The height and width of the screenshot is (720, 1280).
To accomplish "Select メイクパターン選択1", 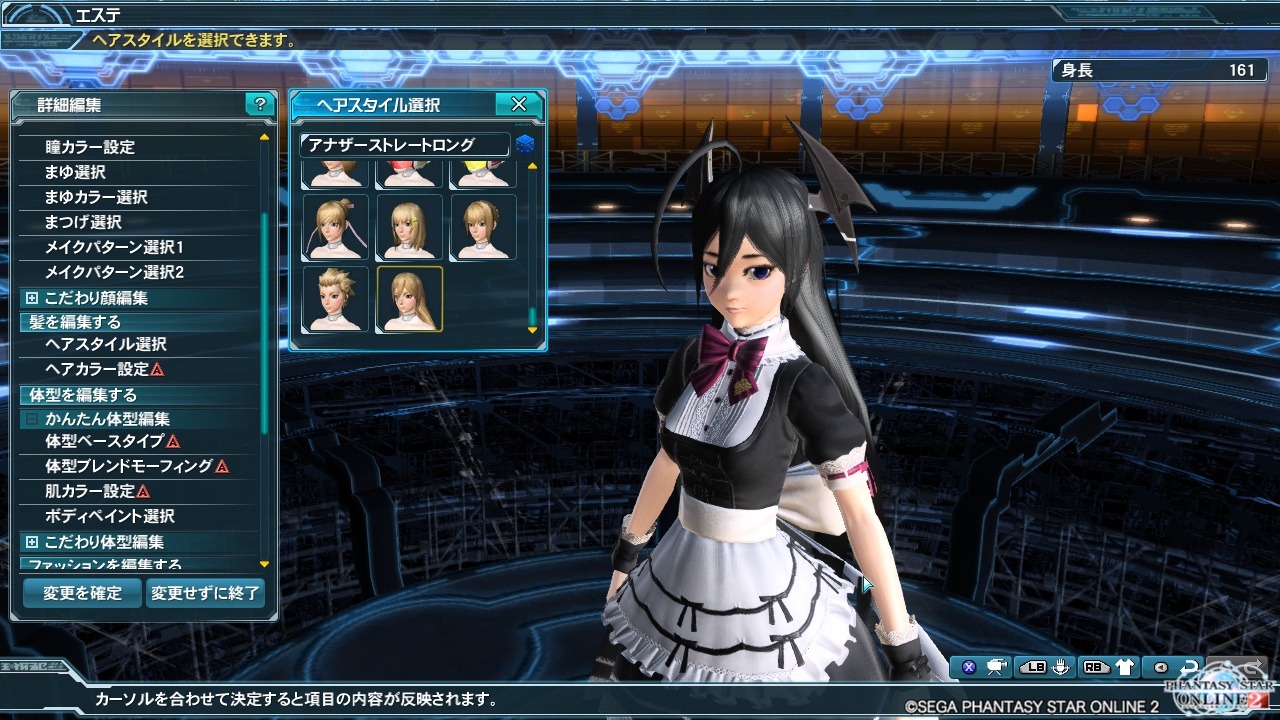I will 114,247.
